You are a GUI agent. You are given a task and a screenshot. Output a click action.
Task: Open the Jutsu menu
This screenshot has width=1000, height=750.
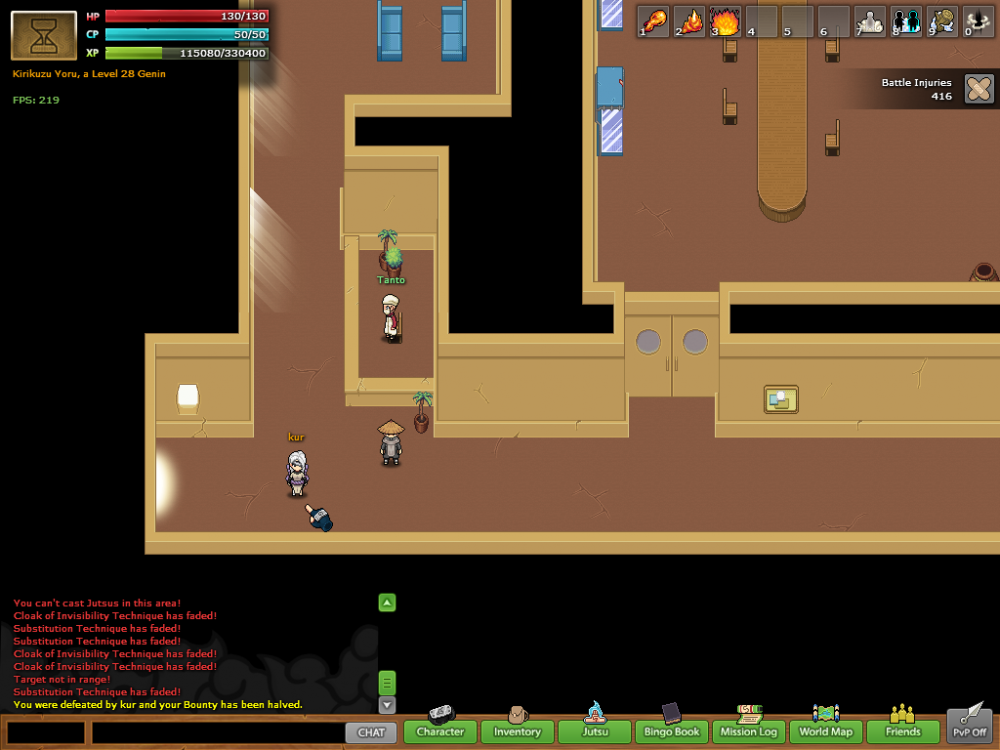(595, 731)
